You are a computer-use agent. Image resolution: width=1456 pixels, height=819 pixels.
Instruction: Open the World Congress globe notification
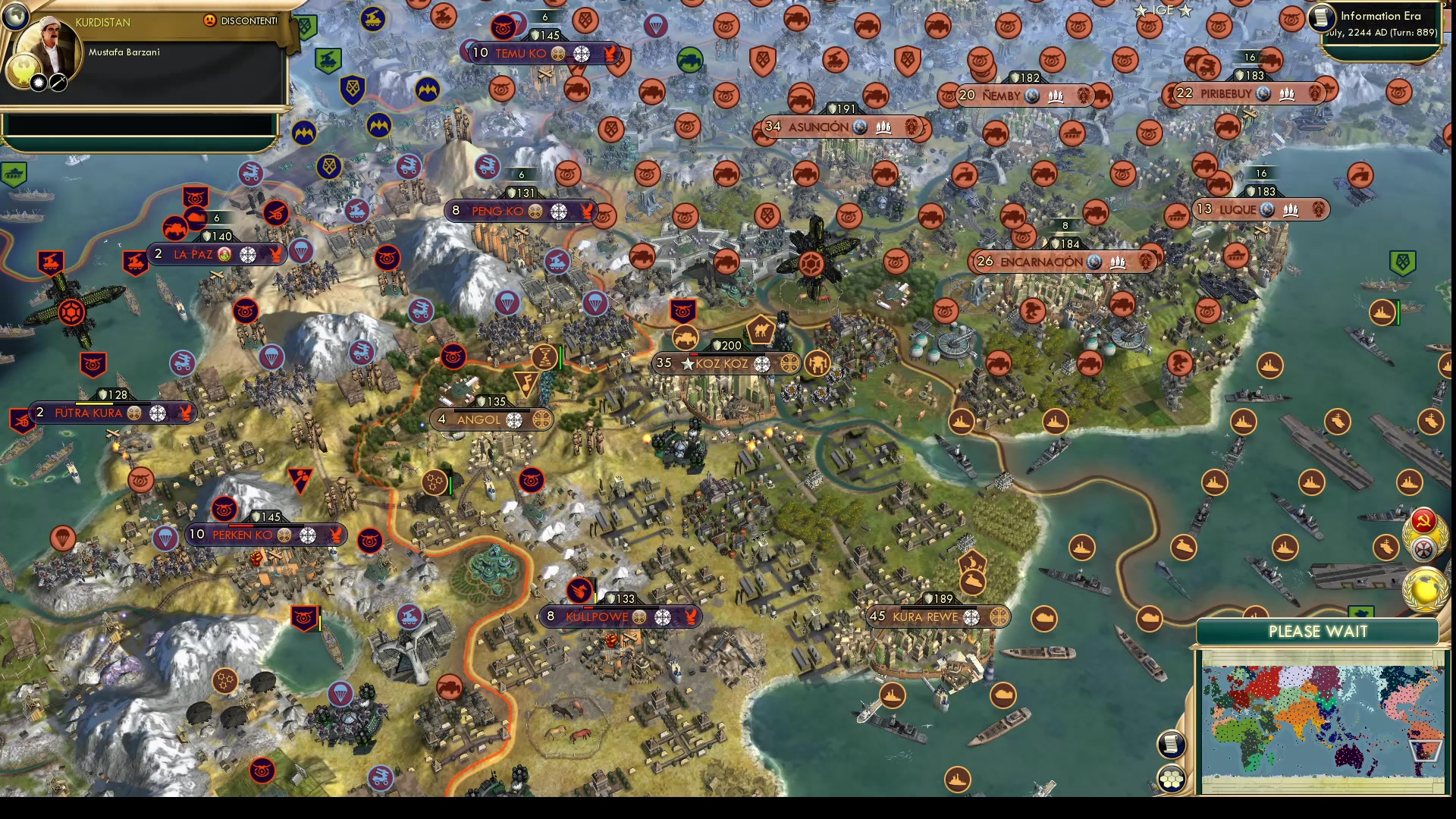pyautogui.click(x=1424, y=588)
